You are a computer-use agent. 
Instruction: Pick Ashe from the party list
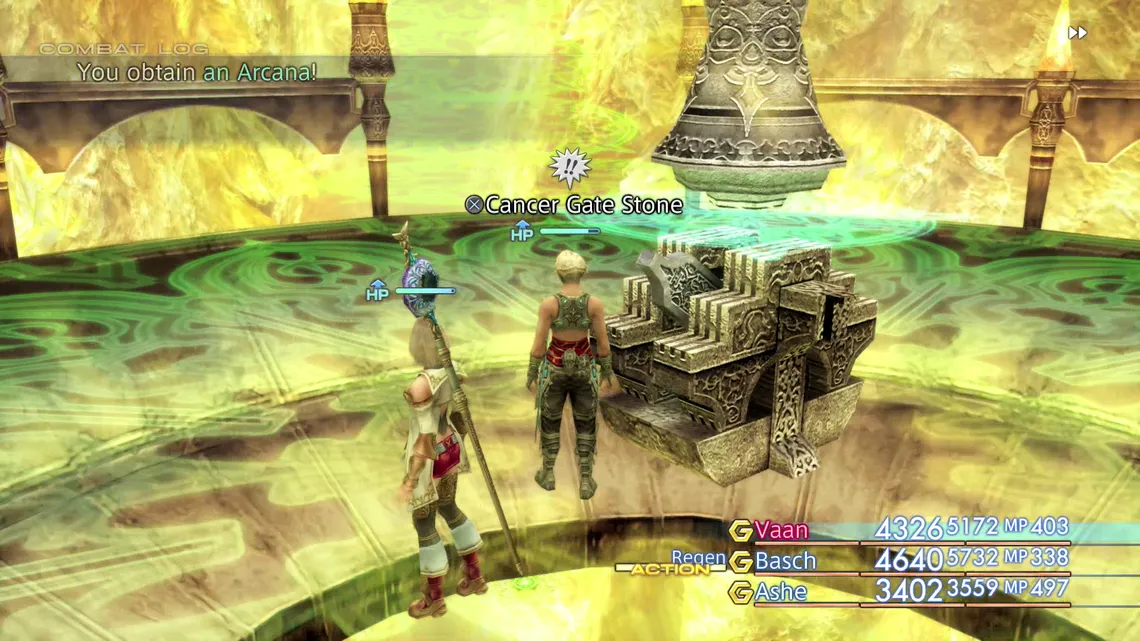(781, 592)
